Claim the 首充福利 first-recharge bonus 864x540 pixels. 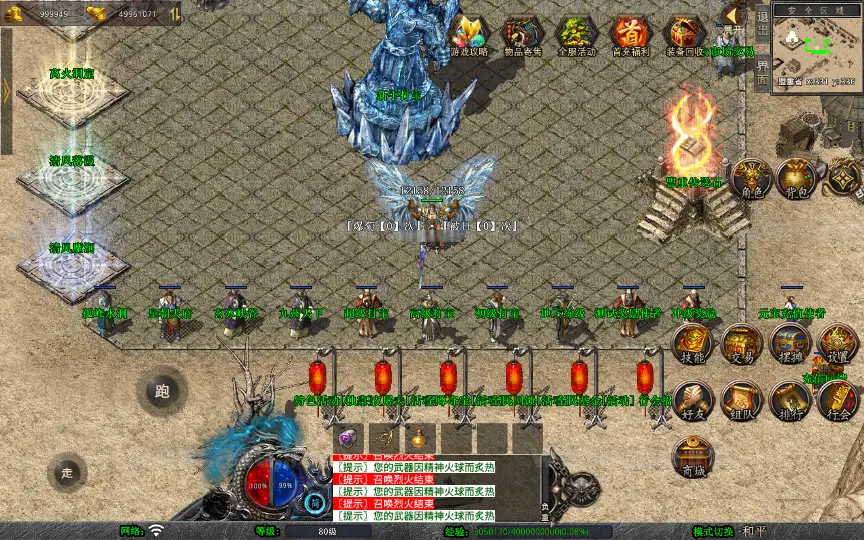coord(630,34)
